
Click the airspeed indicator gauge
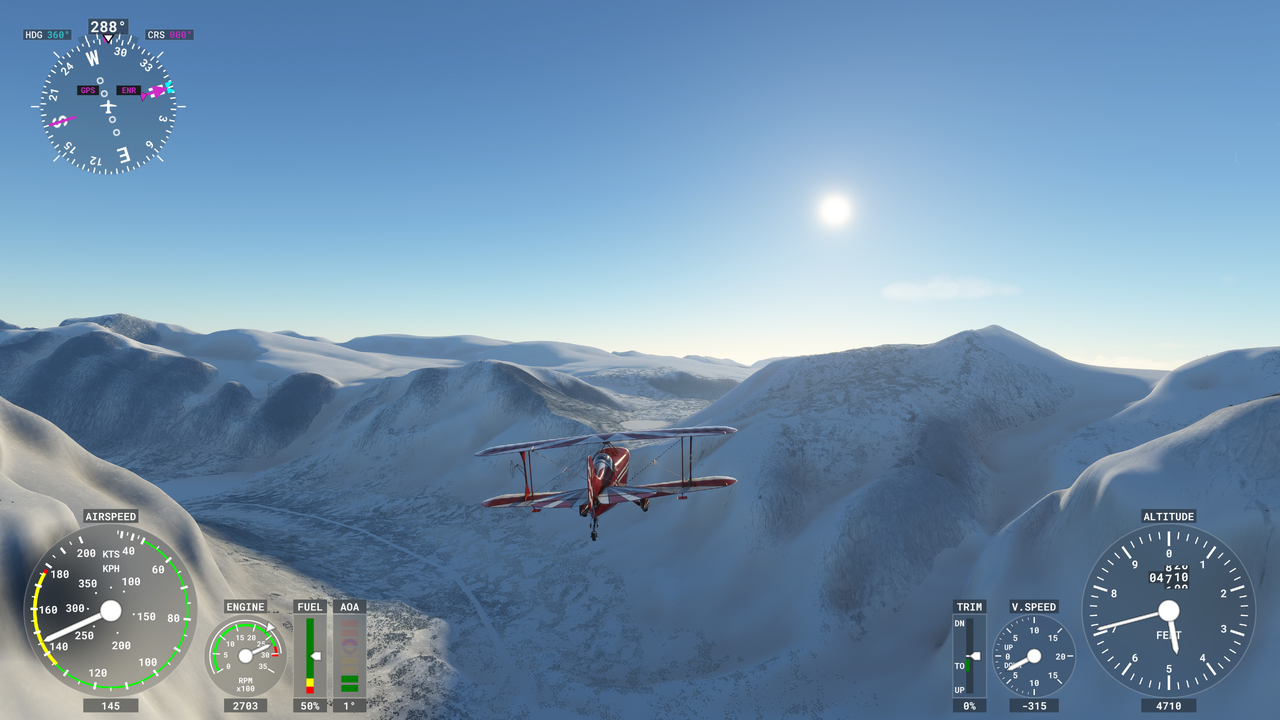[110, 610]
